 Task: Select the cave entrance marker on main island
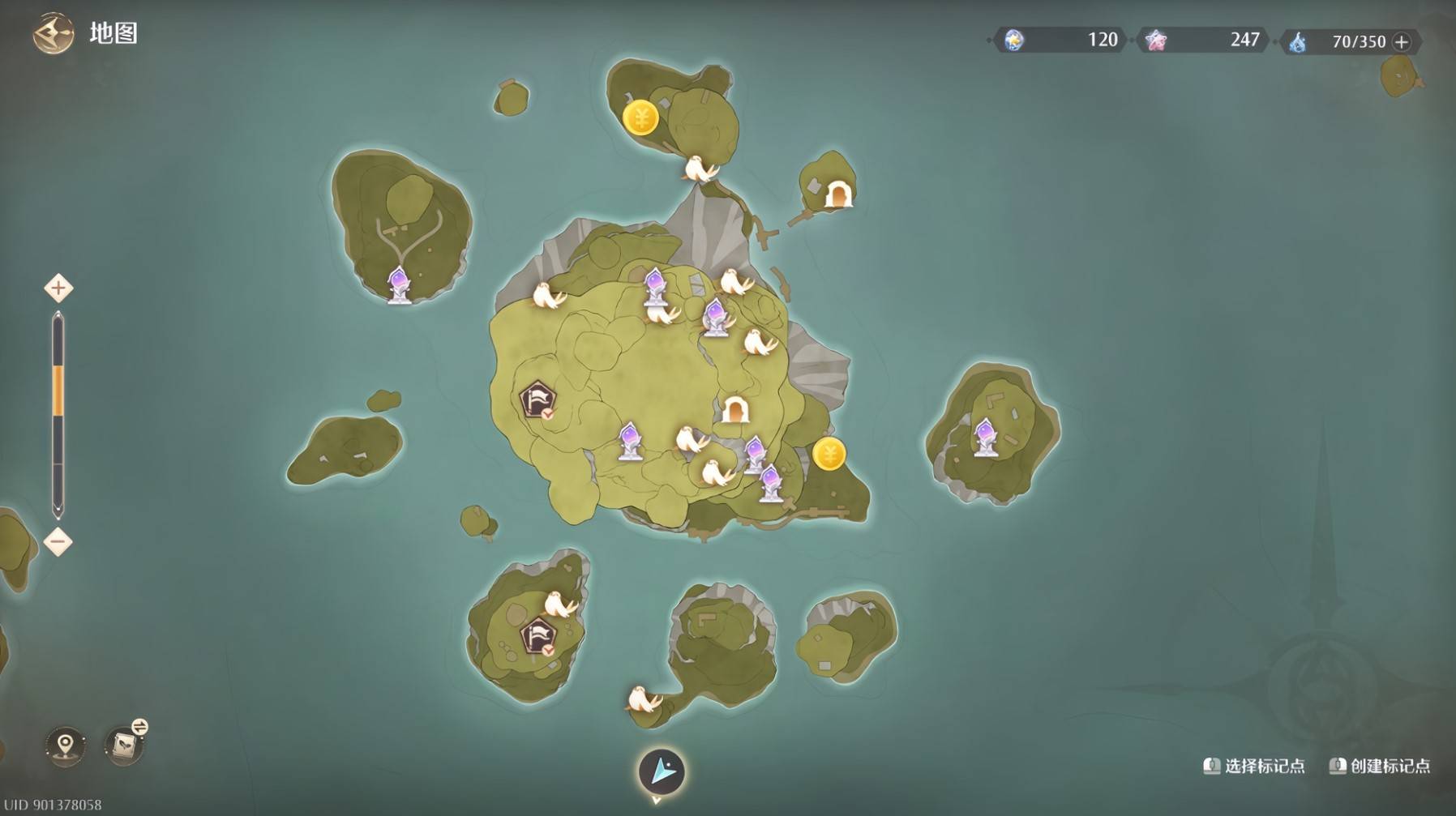coord(734,410)
